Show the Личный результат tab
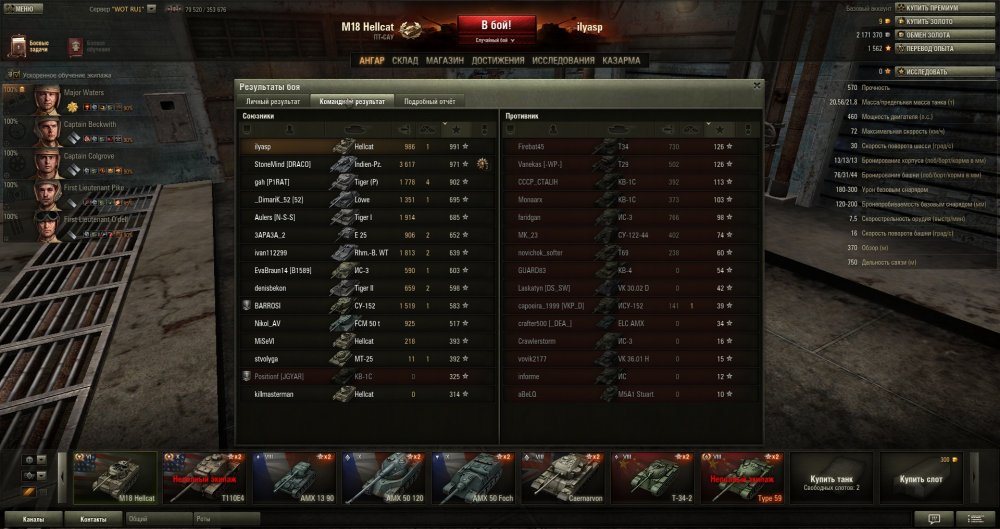 coord(272,101)
